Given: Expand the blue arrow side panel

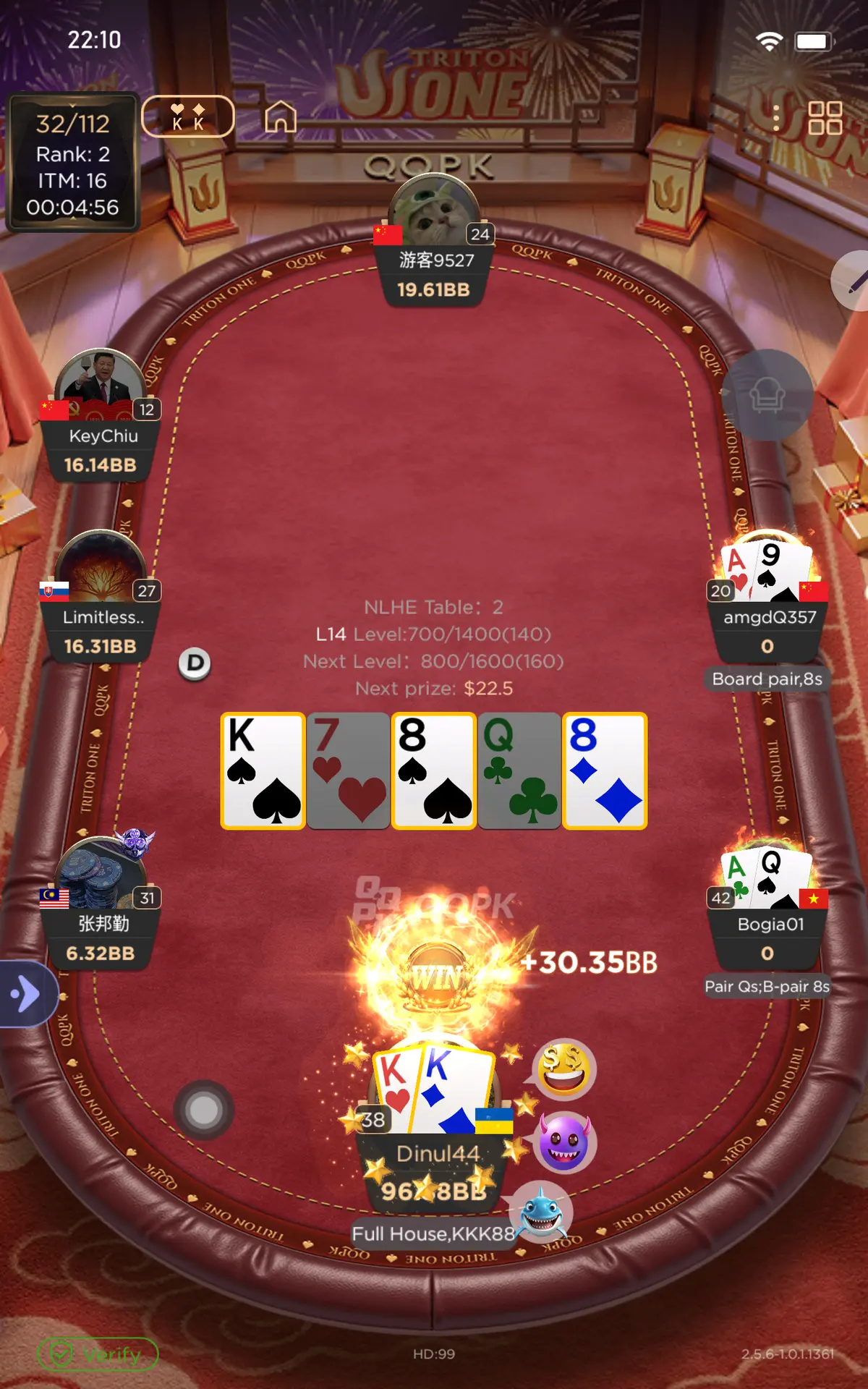Looking at the screenshot, I should pyautogui.click(x=26, y=993).
